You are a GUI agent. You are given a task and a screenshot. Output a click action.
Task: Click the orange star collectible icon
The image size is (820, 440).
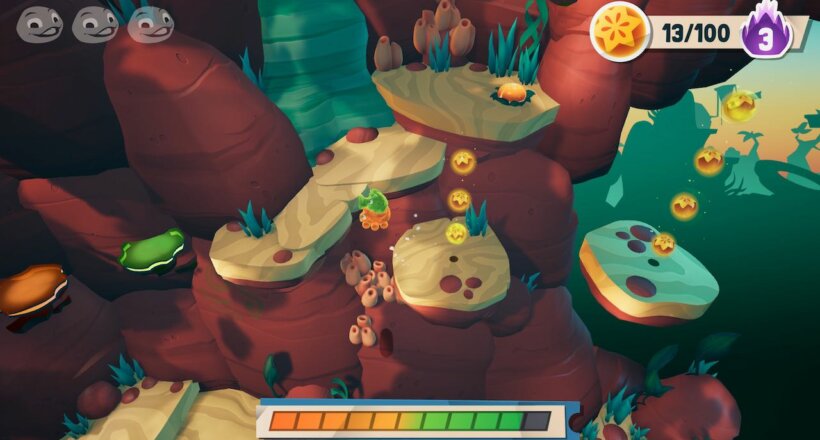point(619,31)
